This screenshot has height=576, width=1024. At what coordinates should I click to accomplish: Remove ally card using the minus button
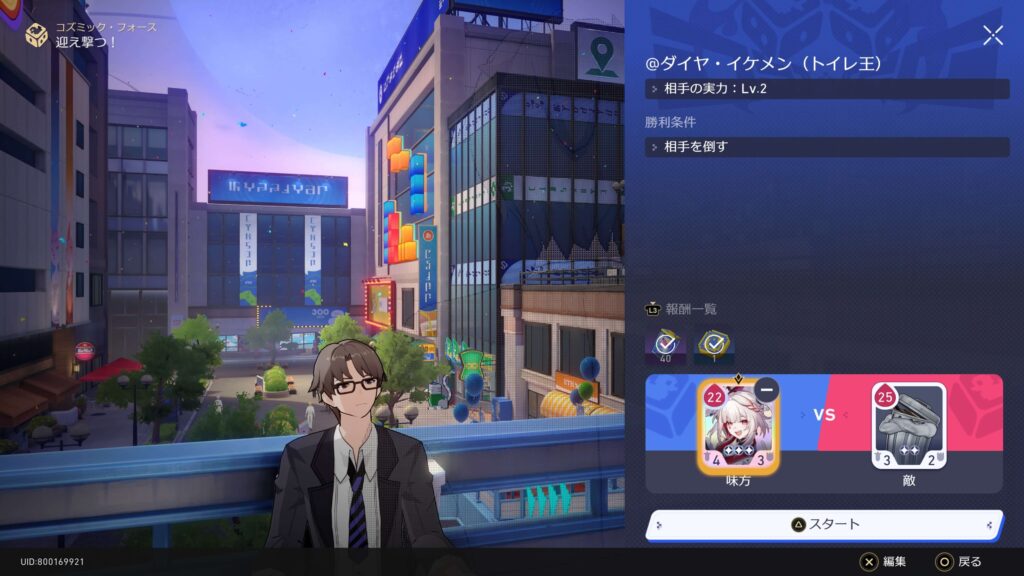[766, 389]
